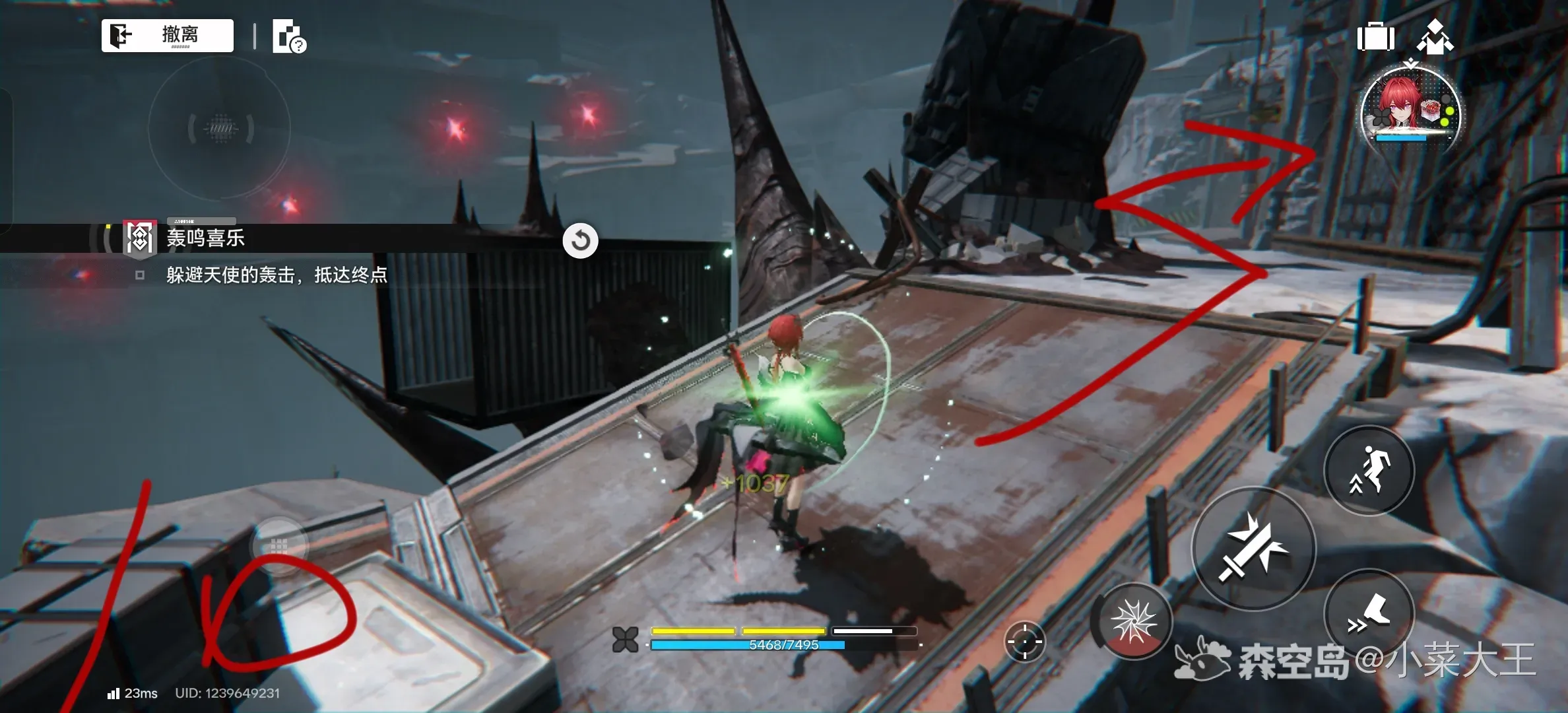Select the red-haired character portrait

tap(1410, 112)
